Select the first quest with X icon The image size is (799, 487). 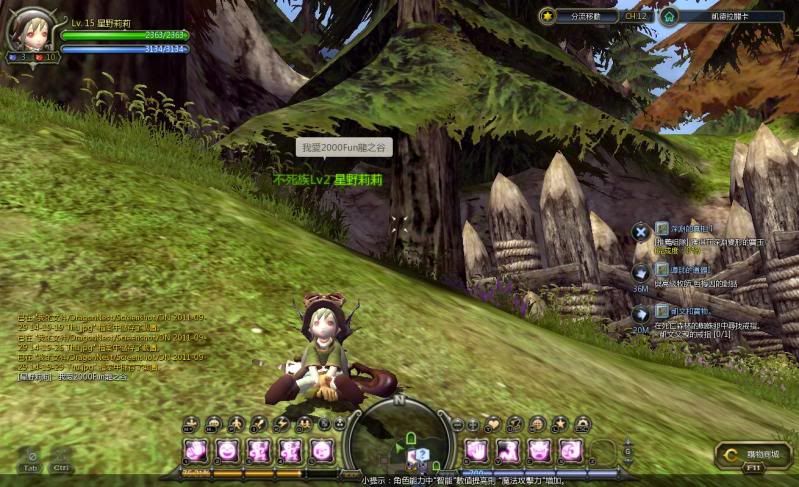[x=640, y=232]
